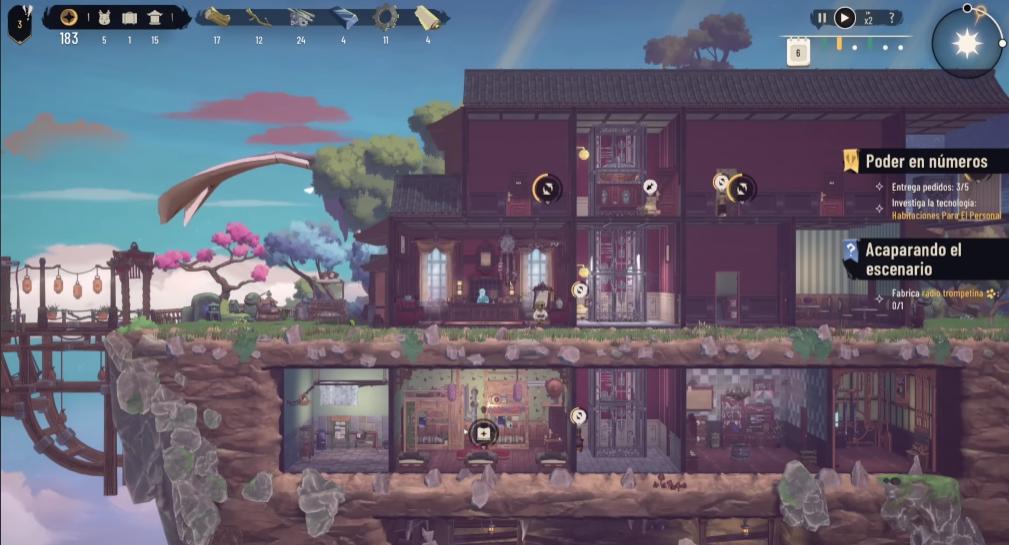The width and height of the screenshot is (1009, 545).
Task: Click the workshop room's crafting station marker
Action: coord(484,433)
